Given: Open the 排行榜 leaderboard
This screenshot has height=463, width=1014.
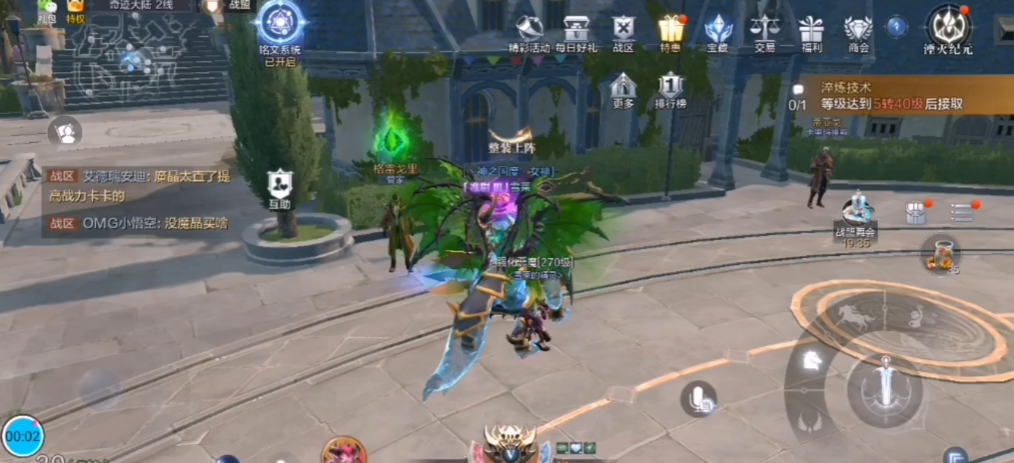Looking at the screenshot, I should (x=670, y=88).
